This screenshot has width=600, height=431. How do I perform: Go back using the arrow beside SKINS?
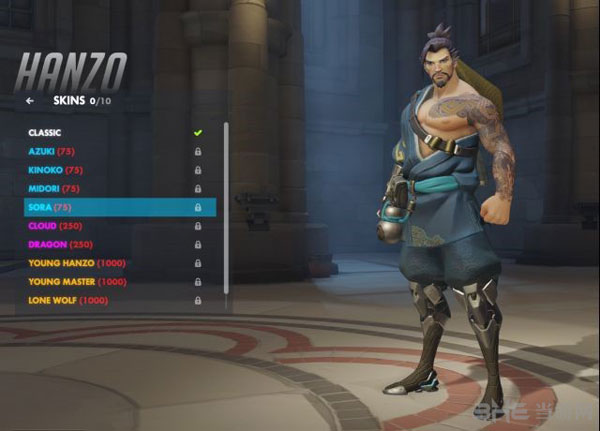(30, 101)
